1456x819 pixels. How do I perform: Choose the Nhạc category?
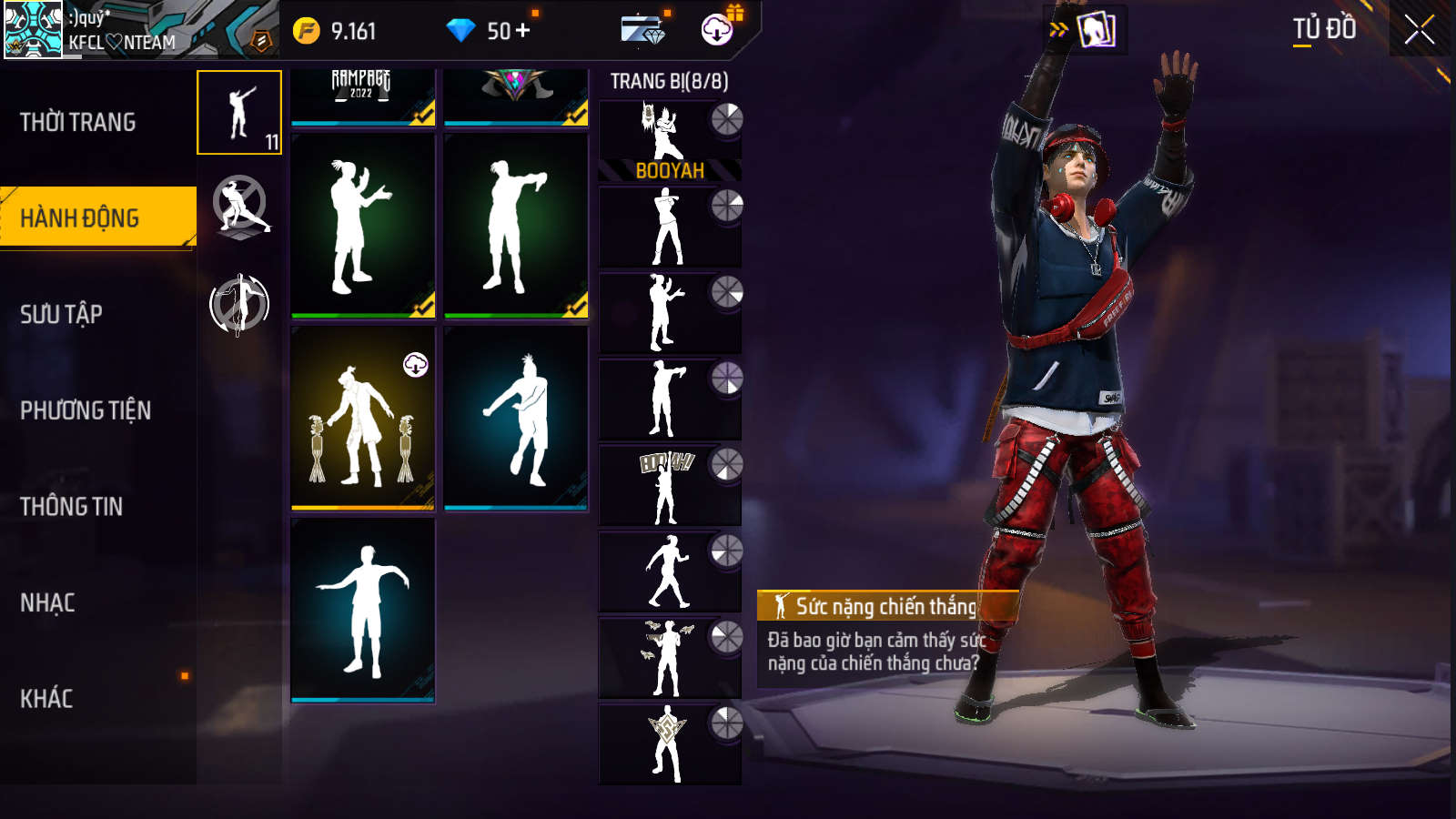[x=47, y=602]
